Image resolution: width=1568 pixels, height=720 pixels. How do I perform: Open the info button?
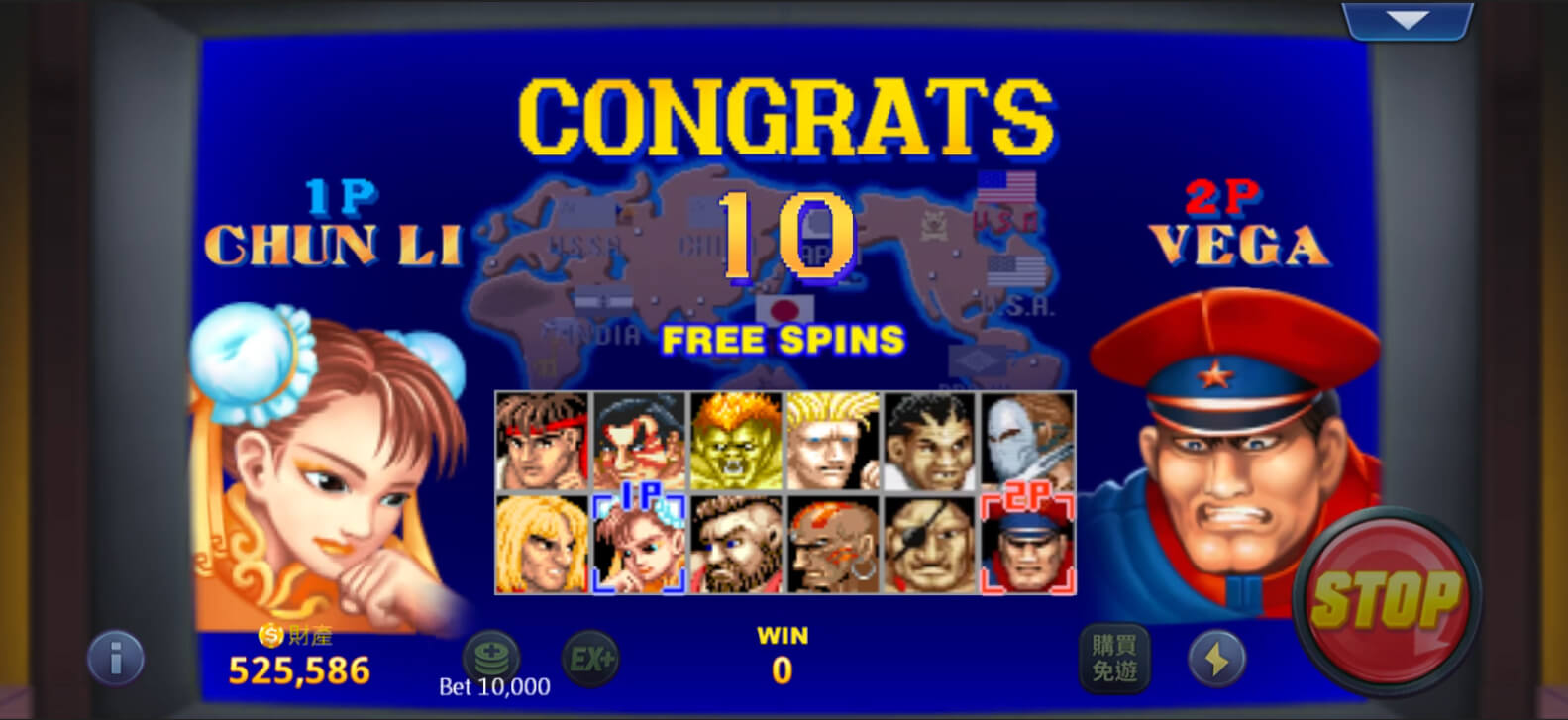(x=116, y=658)
